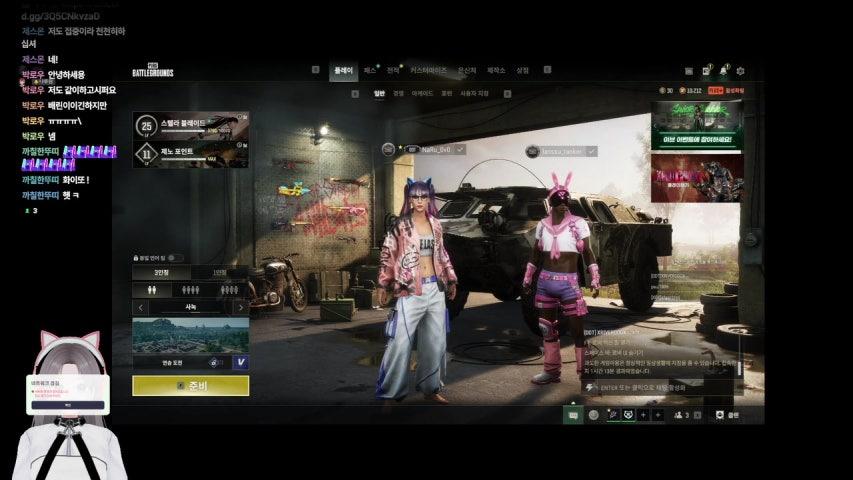Viewport: 853px width, 480px height.
Task: Open the top green event promo banner
Action: pyautogui.click(x=696, y=125)
